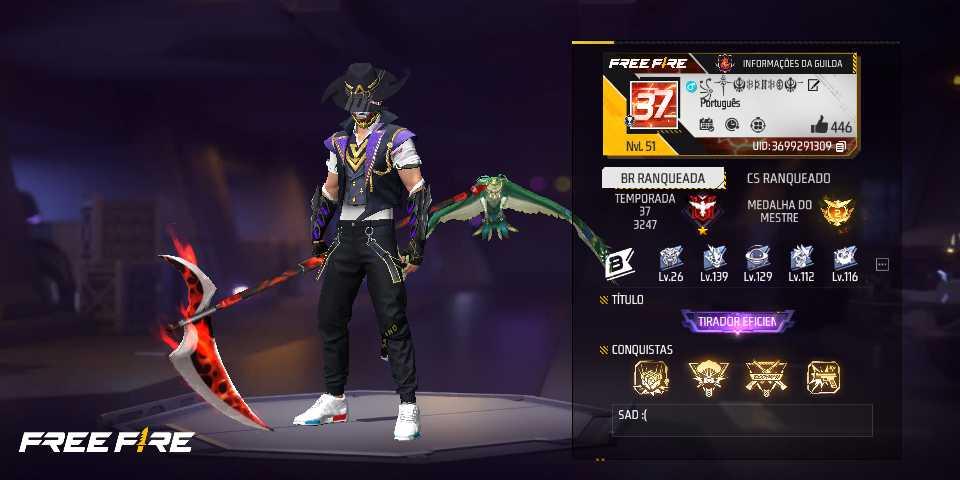The image size is (960, 480).
Task: Open the Tirador Eficiente title badge
Action: [738, 322]
